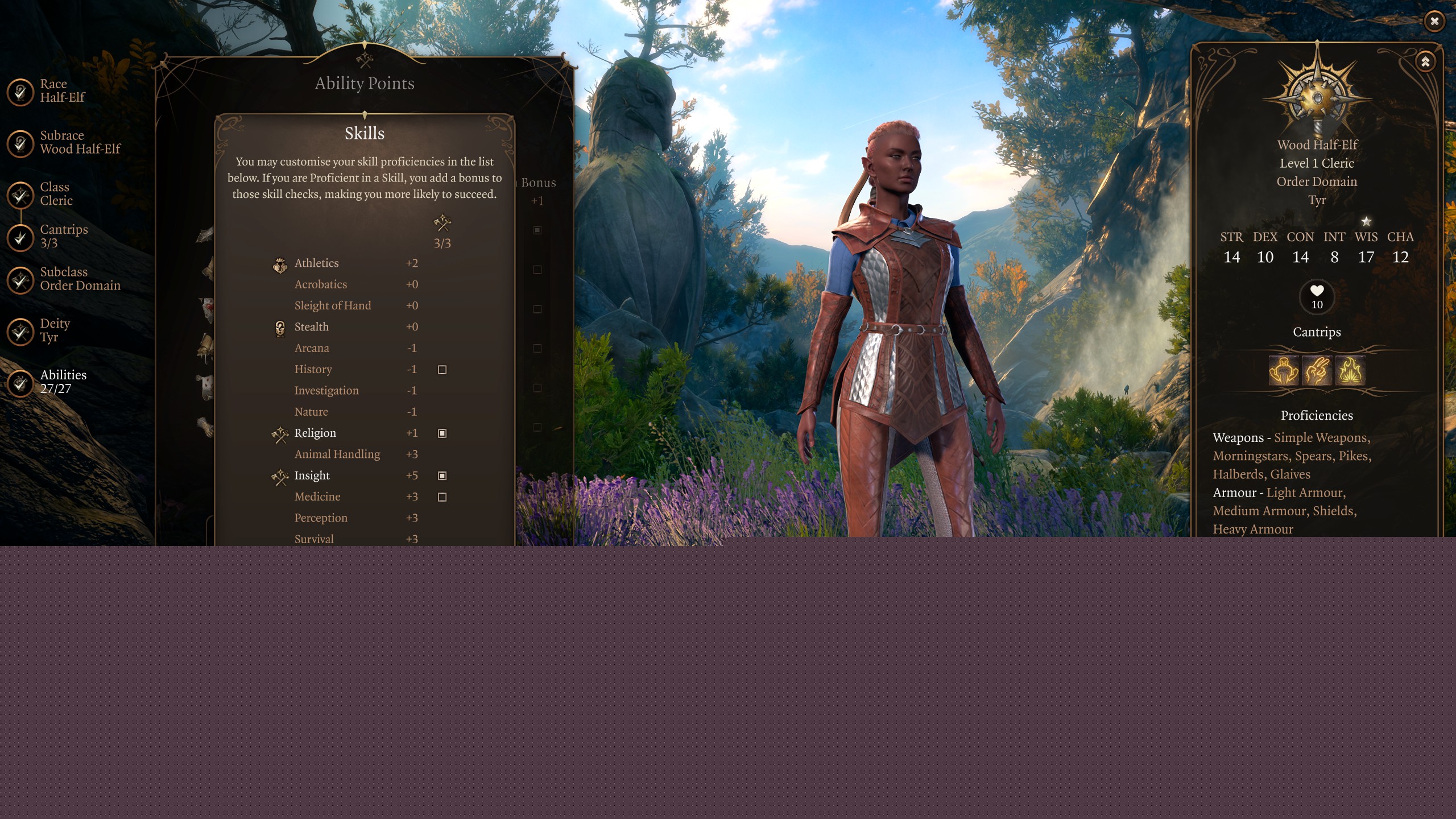Untick the Religion proficiency checkbox

pyautogui.click(x=442, y=433)
